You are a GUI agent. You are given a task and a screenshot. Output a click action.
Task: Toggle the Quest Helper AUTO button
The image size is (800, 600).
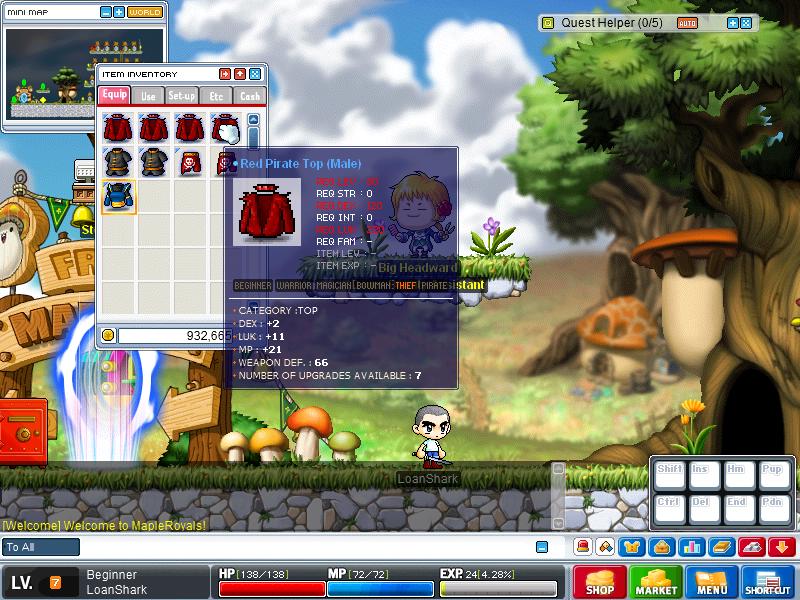tap(687, 22)
